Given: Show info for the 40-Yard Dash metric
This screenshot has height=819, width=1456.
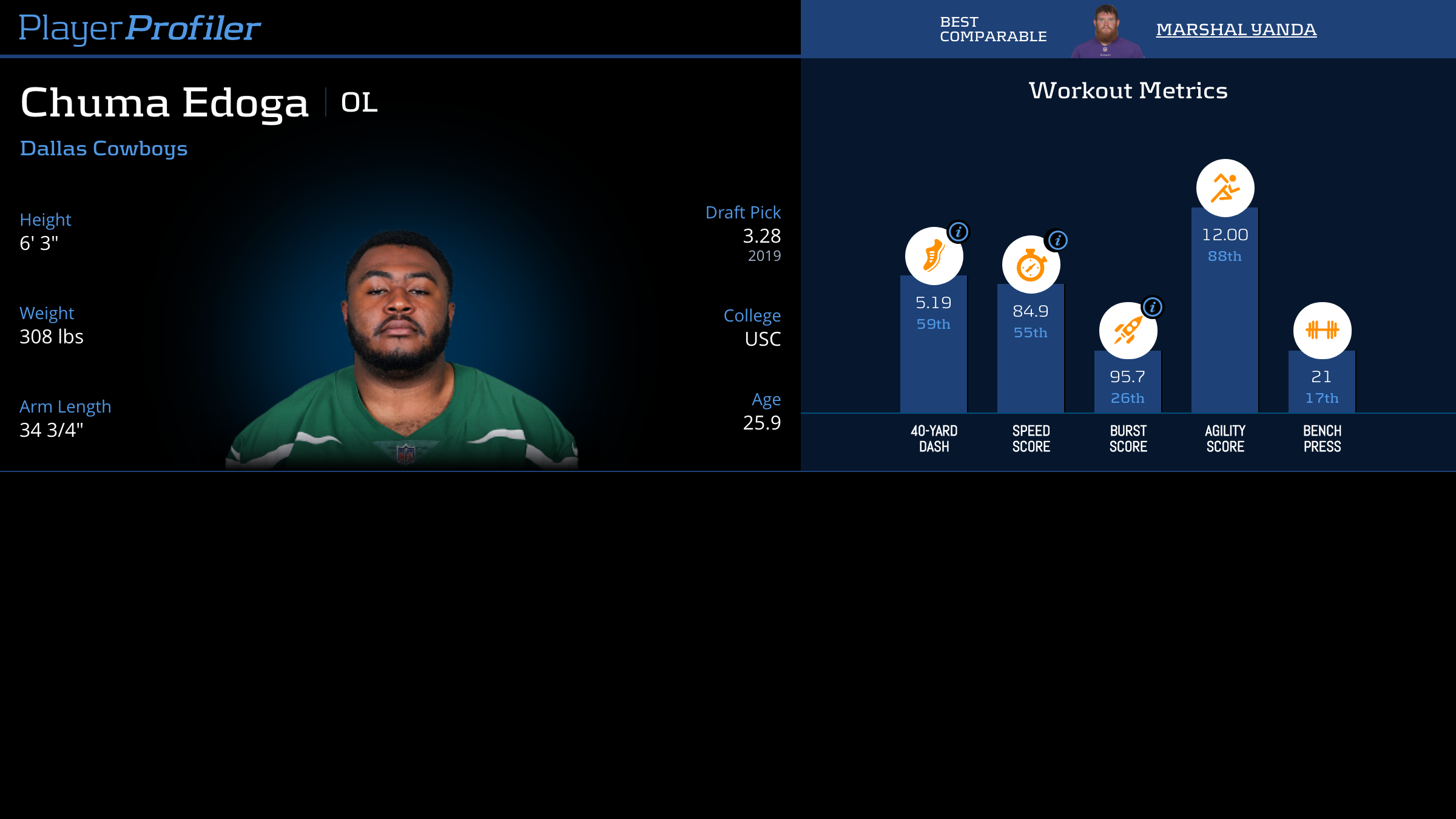Looking at the screenshot, I should tap(959, 232).
